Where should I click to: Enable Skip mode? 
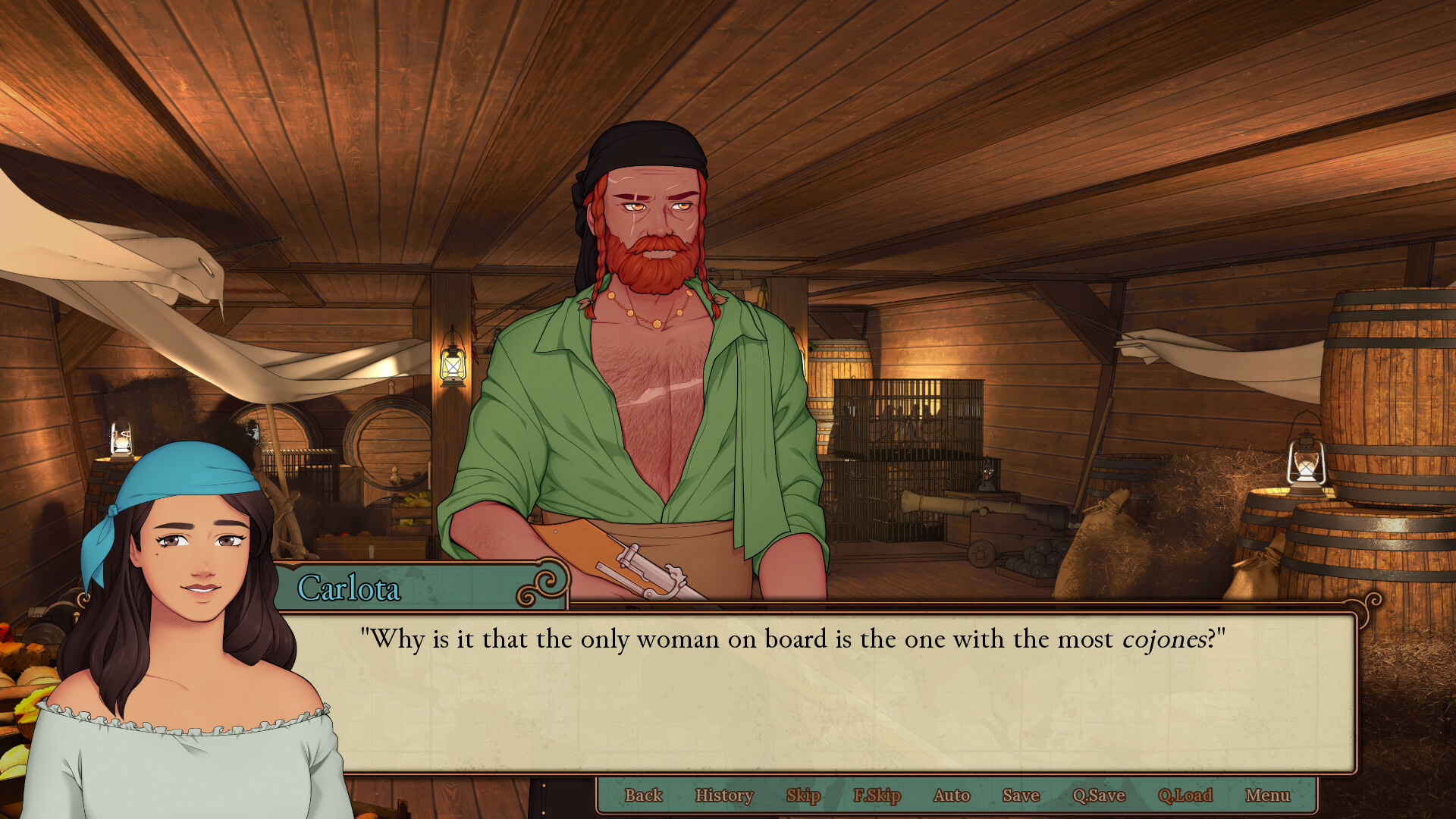click(x=804, y=795)
